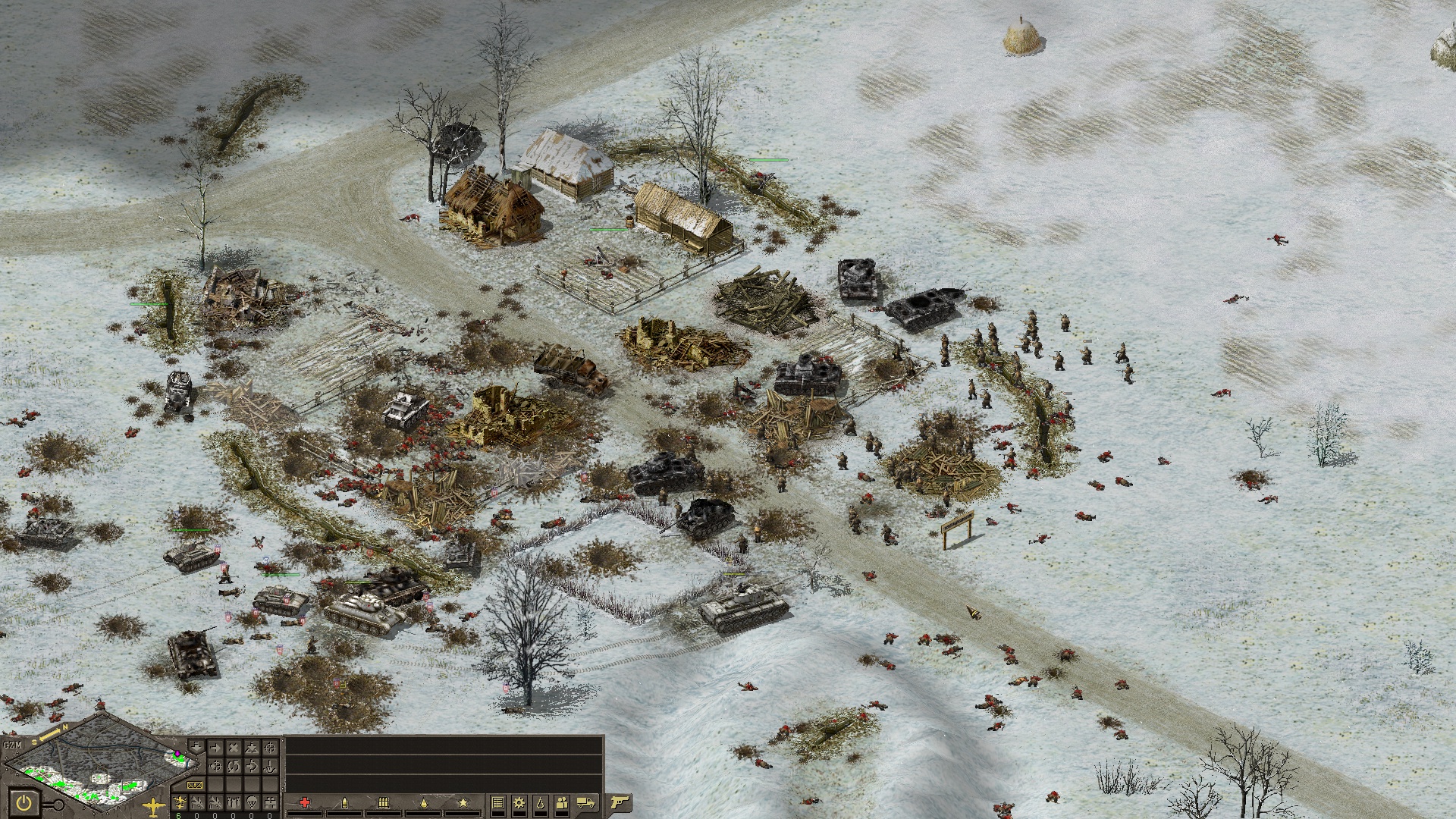Select the fuel drop supply icon
The width and height of the screenshot is (1456, 819).
541,803
